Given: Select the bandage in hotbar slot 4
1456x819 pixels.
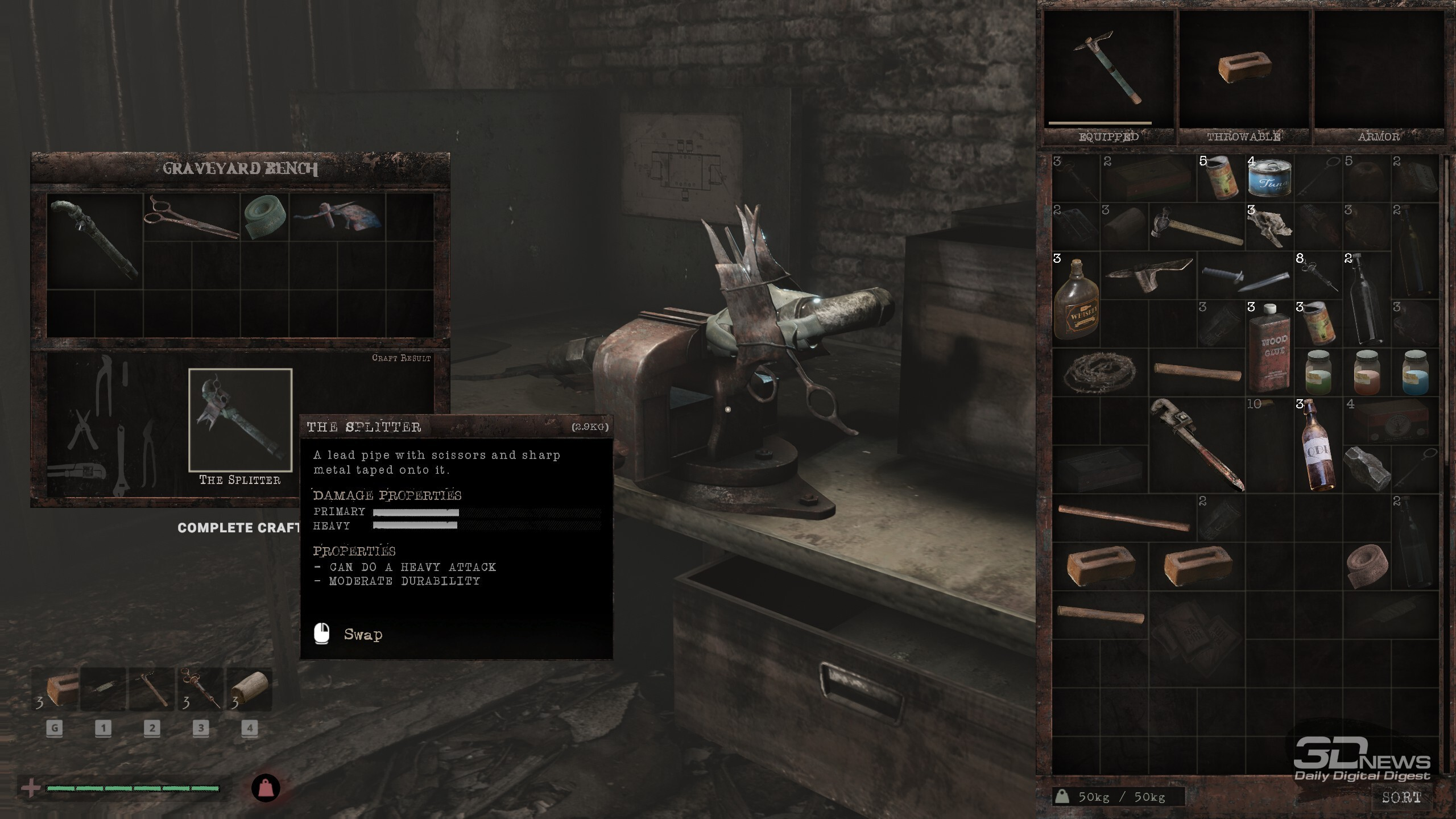Looking at the screenshot, I should 250,689.
